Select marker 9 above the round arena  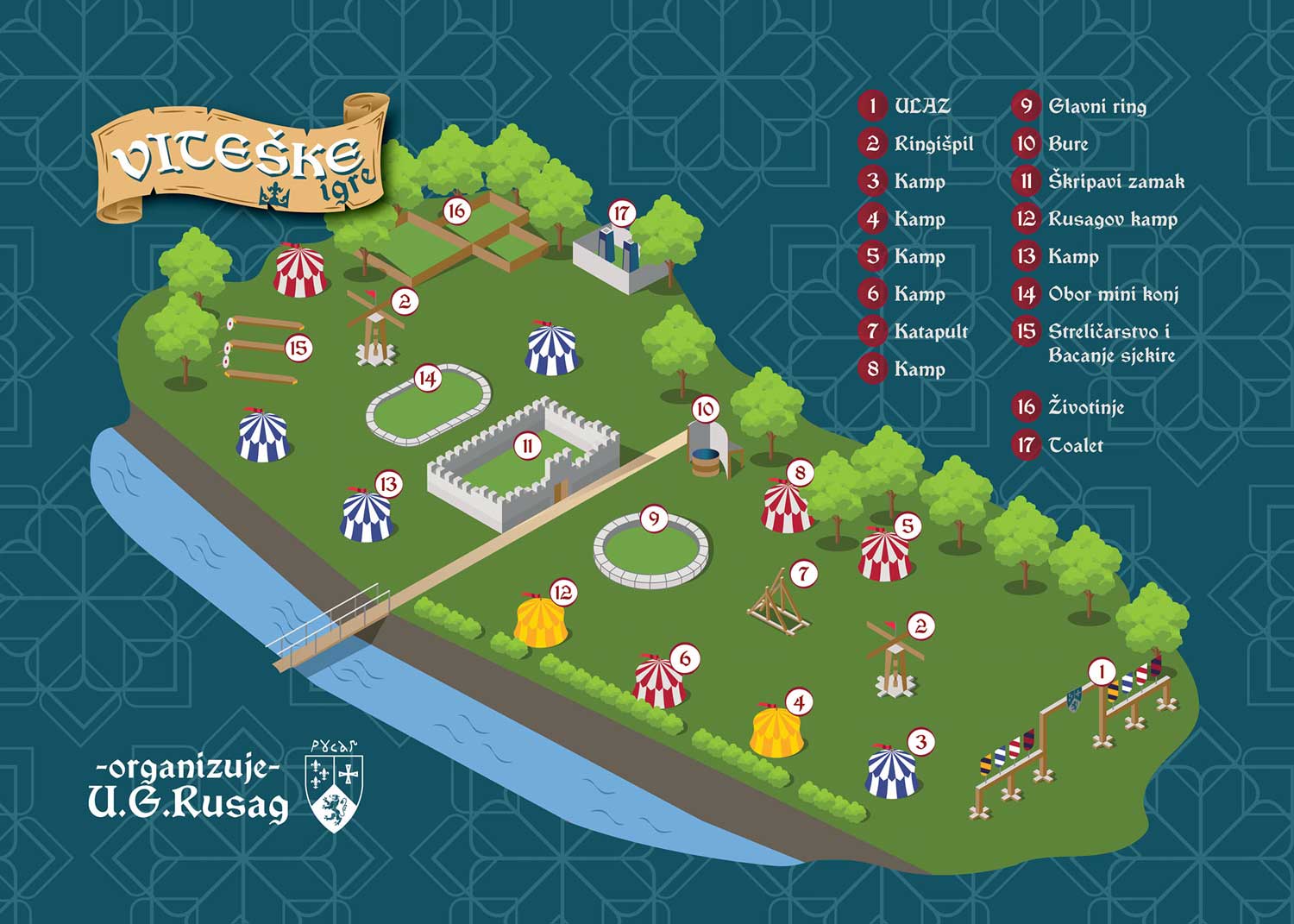pos(654,519)
